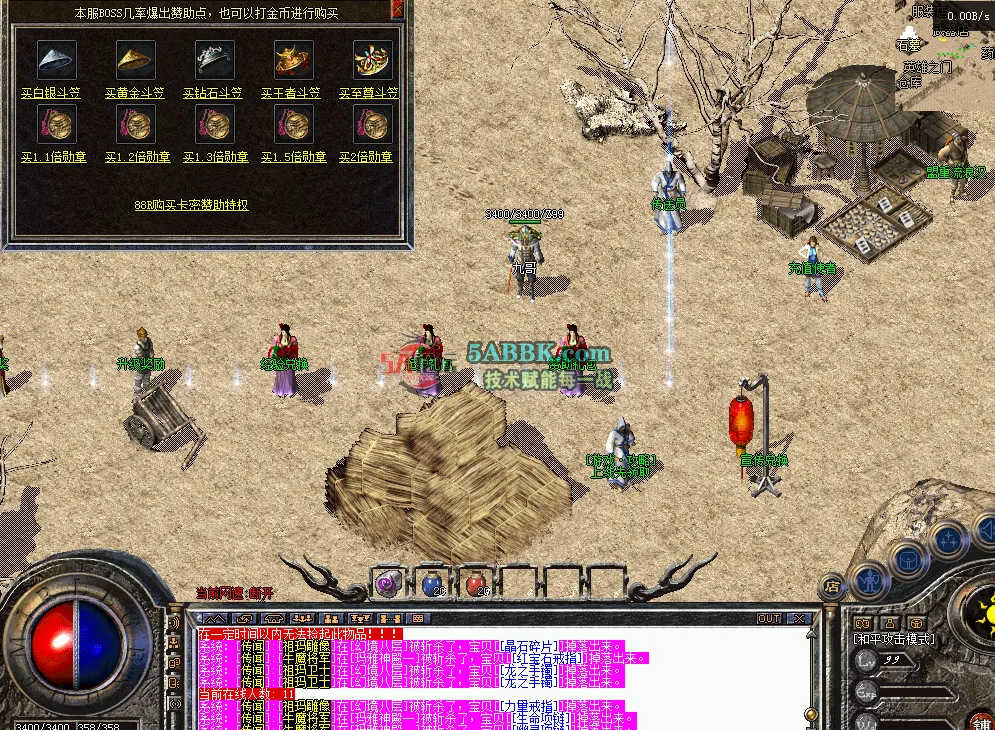
Task: Buy the gold hat (买黄金斗笠)
Action: tap(135, 93)
